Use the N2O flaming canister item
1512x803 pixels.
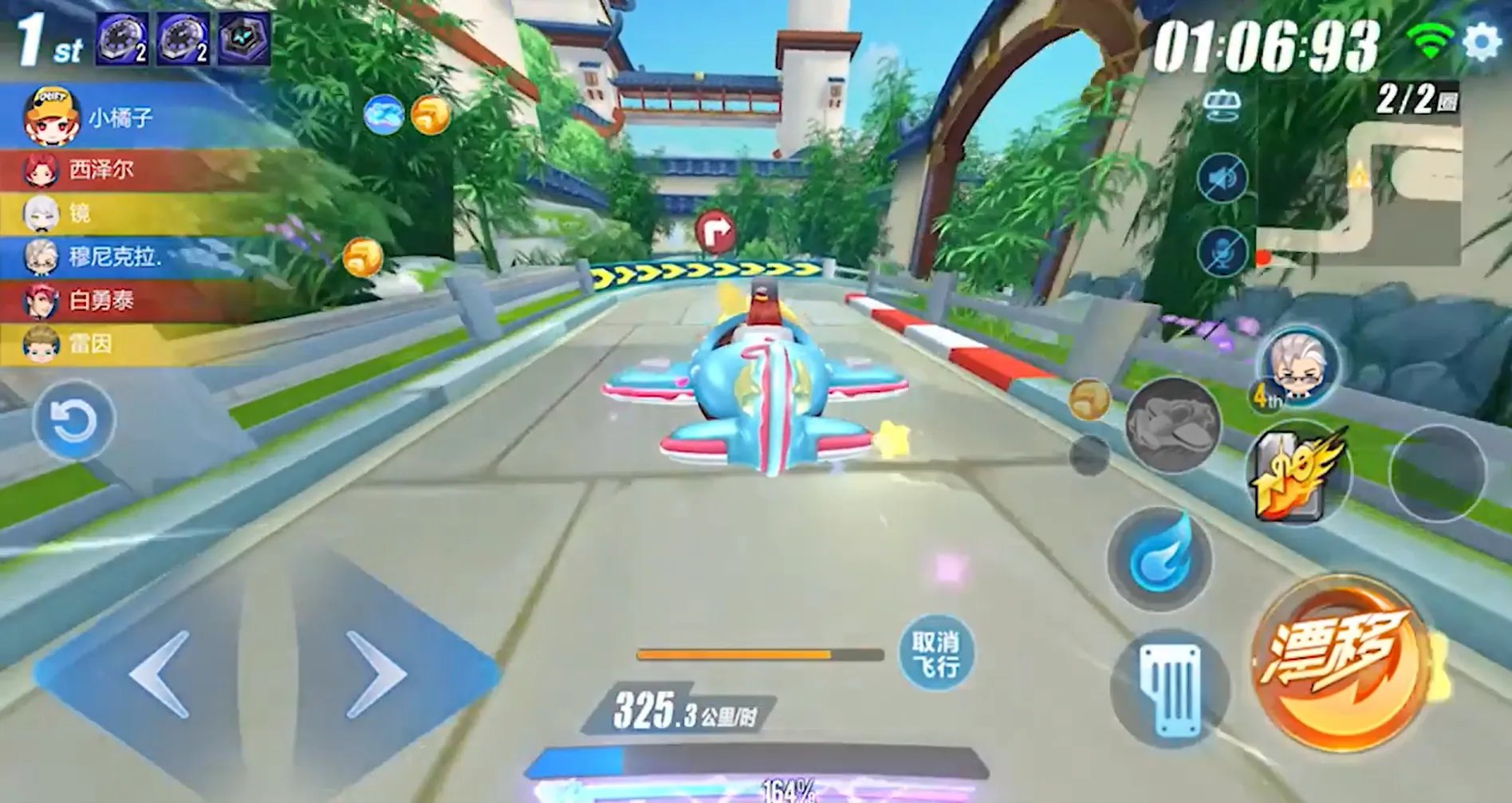click(x=1297, y=474)
